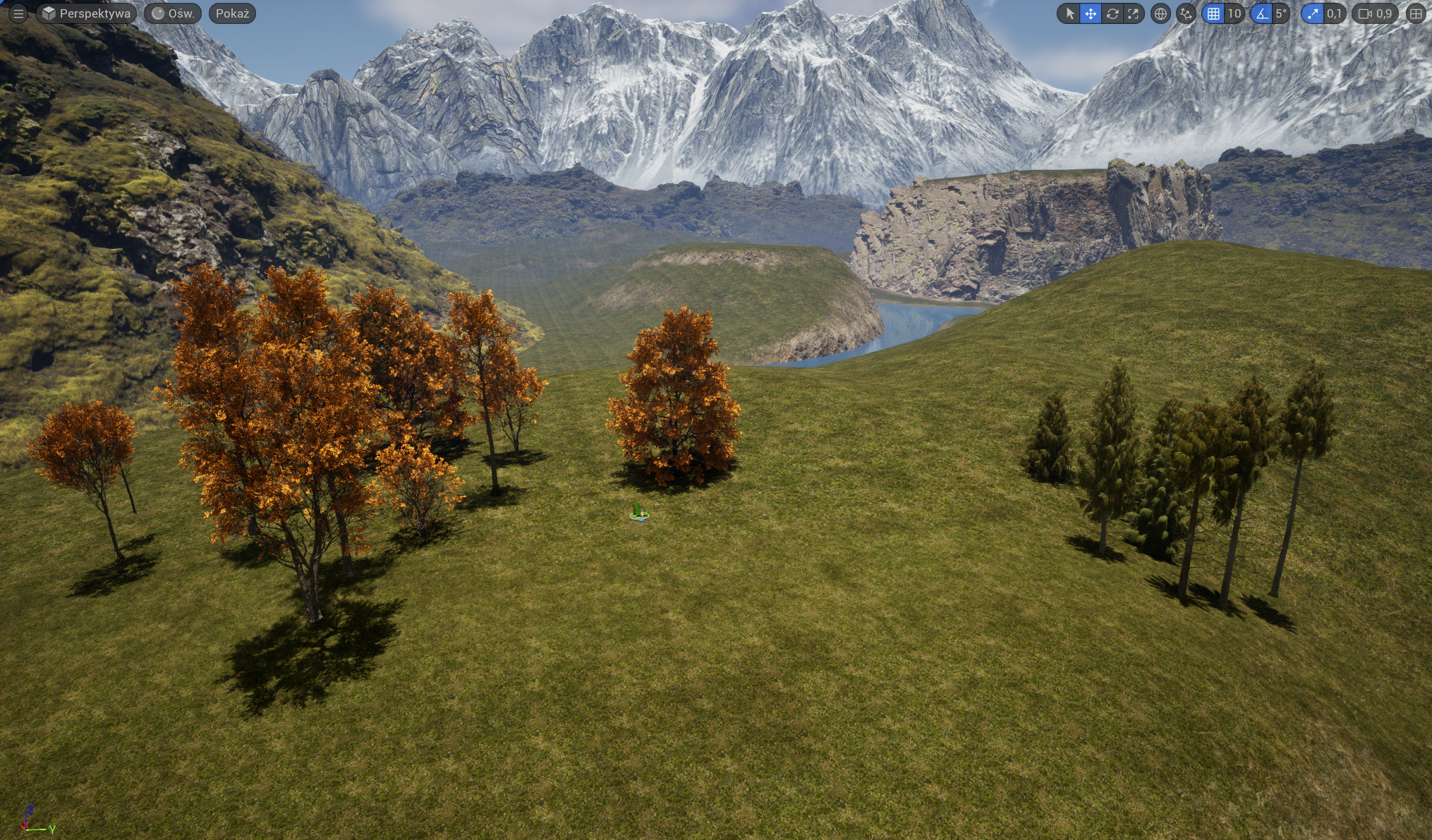Viewport: 1432px width, 840px height.
Task: Toggle scale snapping
Action: tap(1312, 13)
